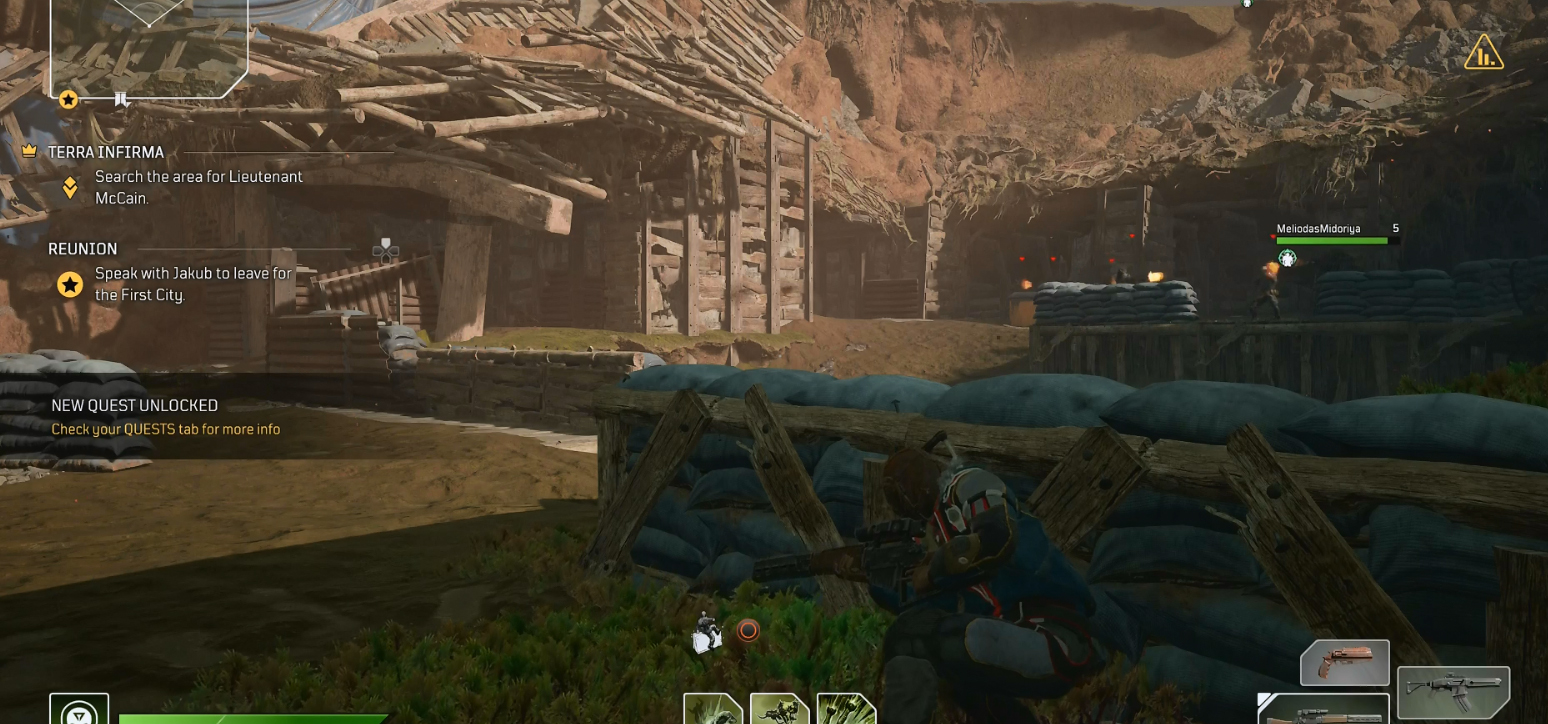
Task: Open the pause icon in the top-right corner
Action: pyautogui.click(x=1483, y=54)
